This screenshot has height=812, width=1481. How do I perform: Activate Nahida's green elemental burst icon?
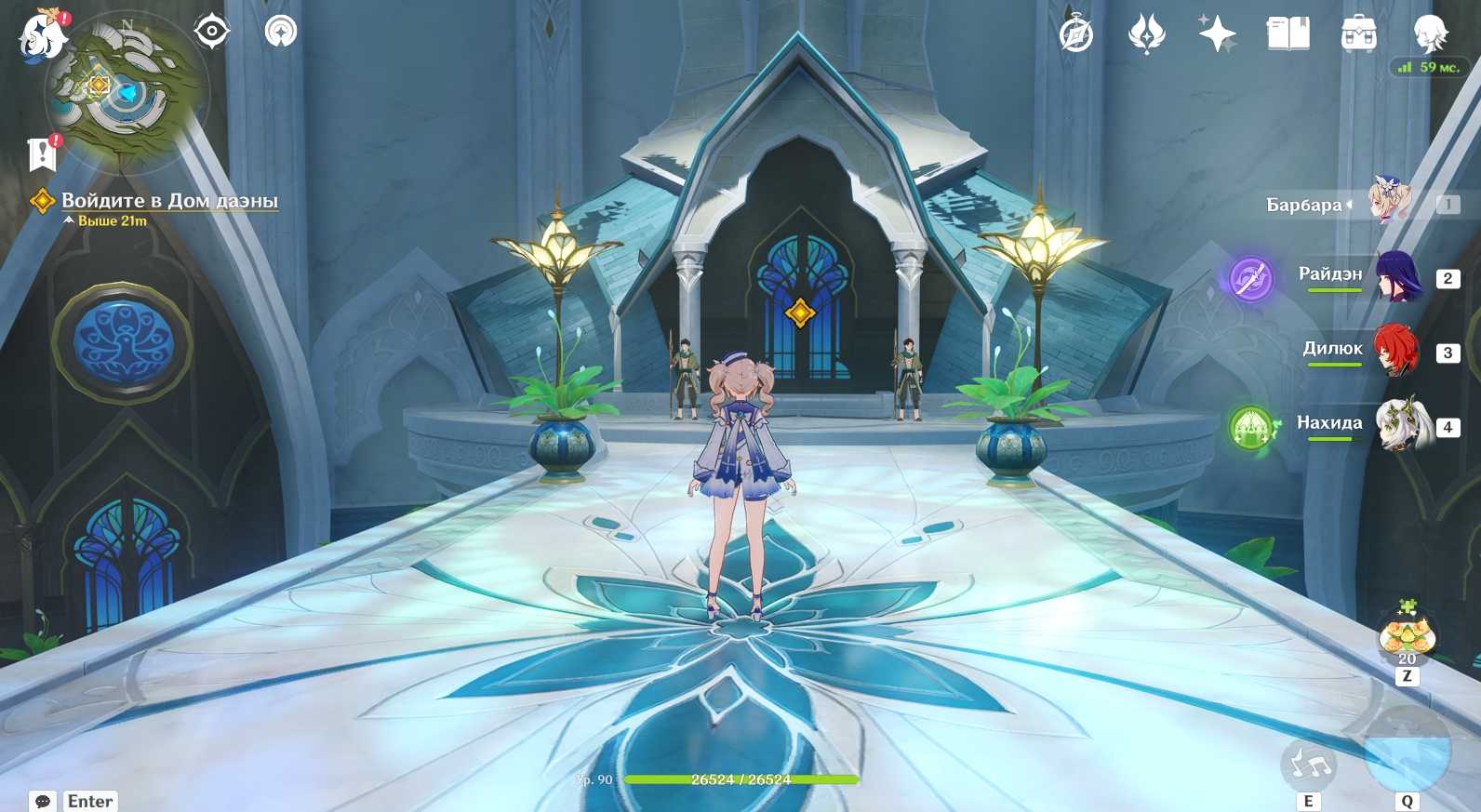click(x=1250, y=428)
